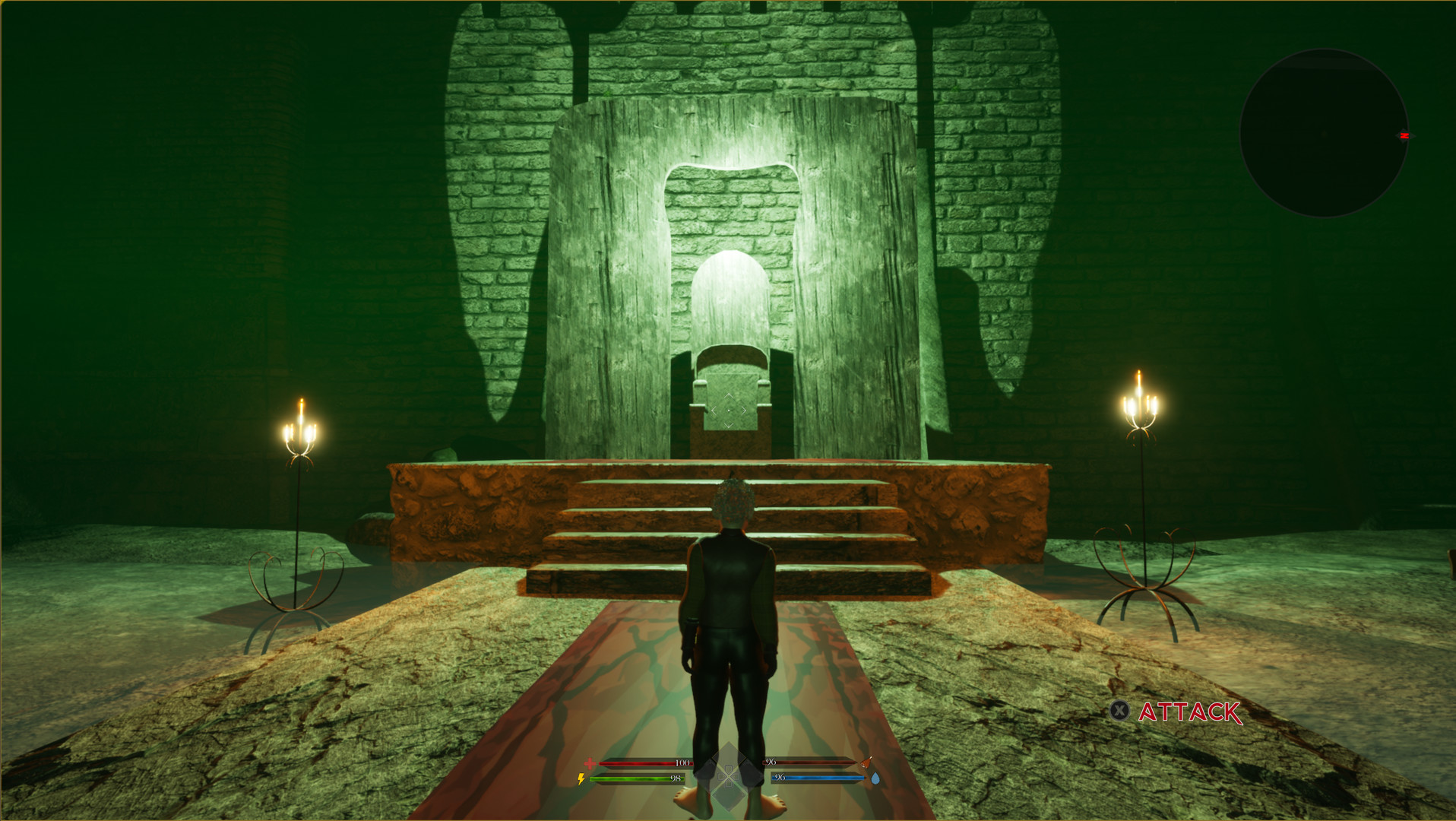The image size is (1456, 821).
Task: Click the brown bar showing 96
Action: coord(813,763)
